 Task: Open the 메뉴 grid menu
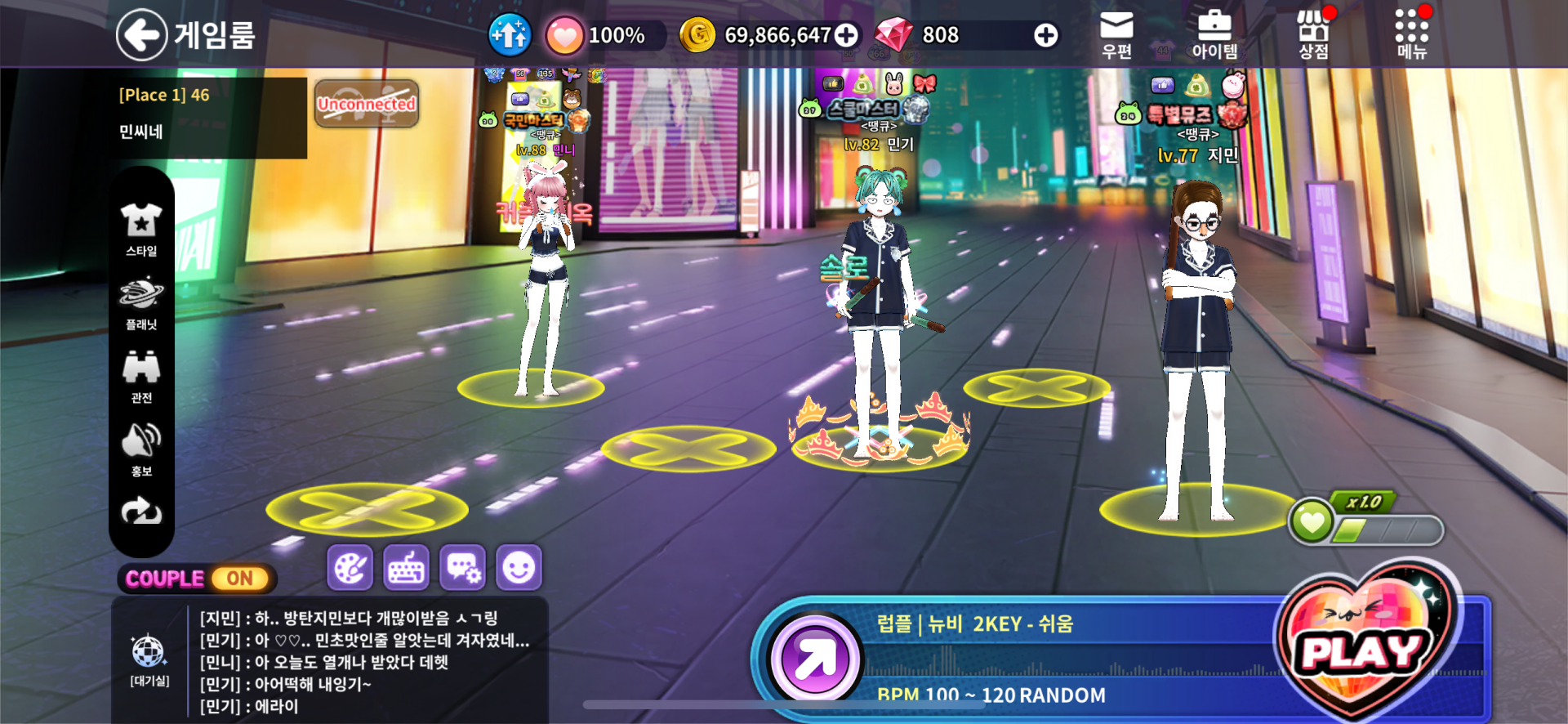(1411, 35)
